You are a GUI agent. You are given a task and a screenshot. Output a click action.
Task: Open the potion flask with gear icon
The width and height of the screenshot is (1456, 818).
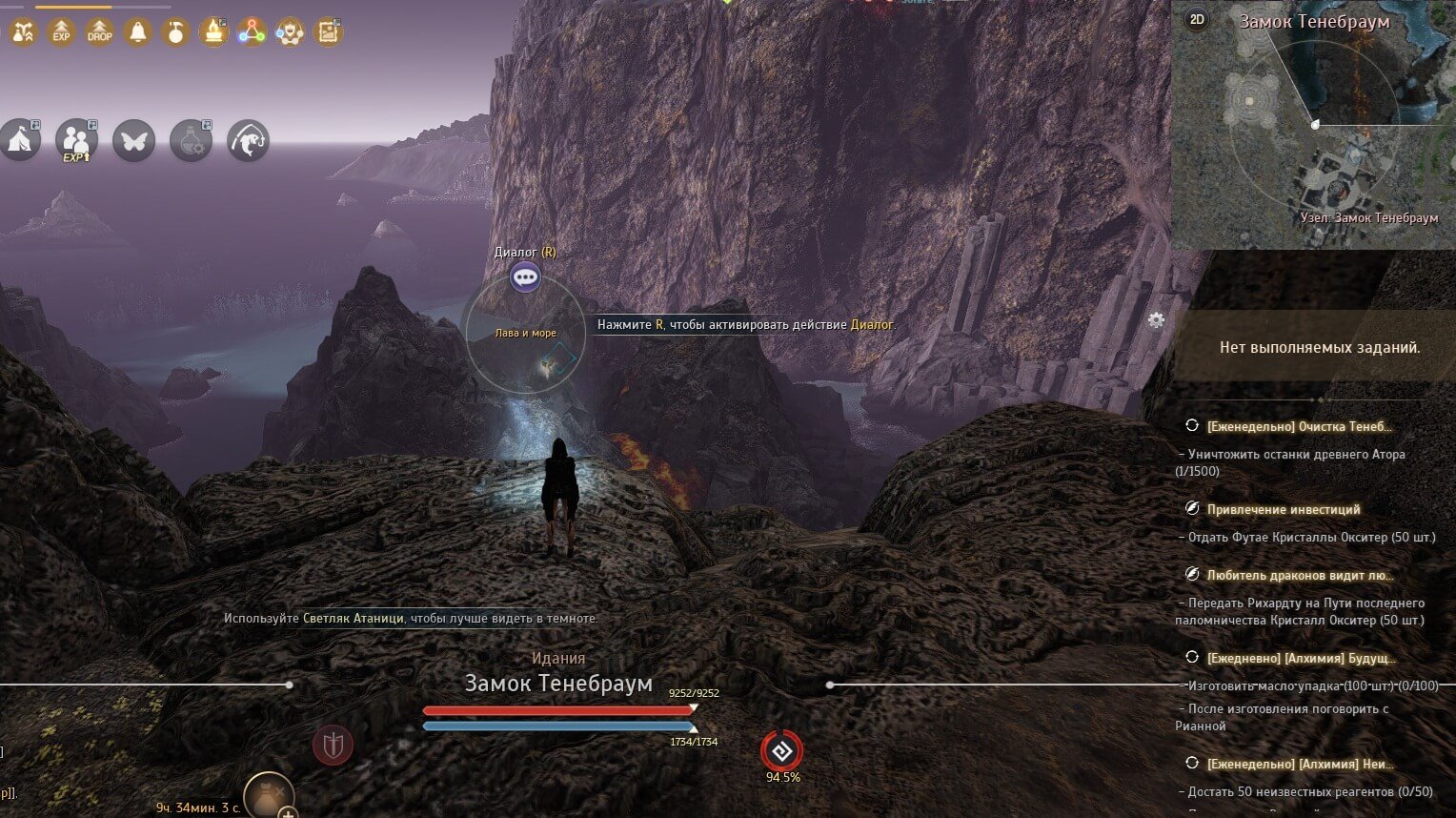click(191, 141)
